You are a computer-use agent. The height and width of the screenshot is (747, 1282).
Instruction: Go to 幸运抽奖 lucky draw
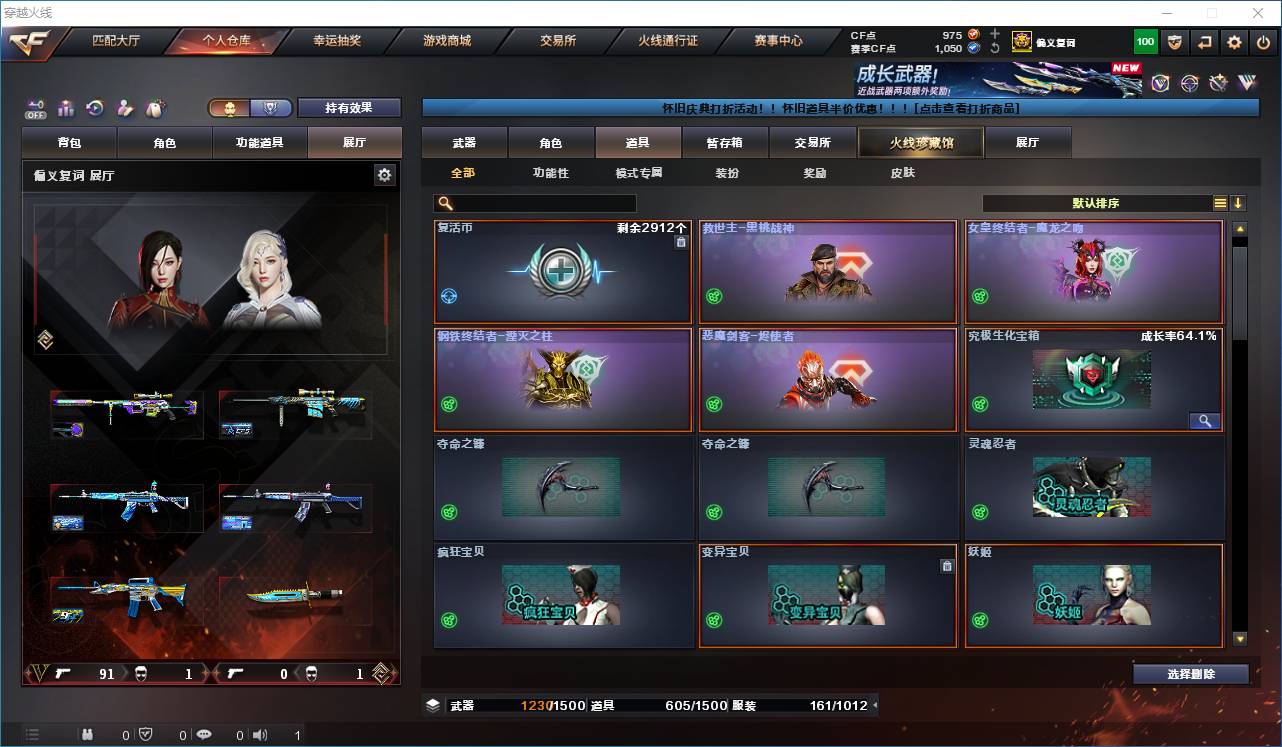tap(337, 41)
